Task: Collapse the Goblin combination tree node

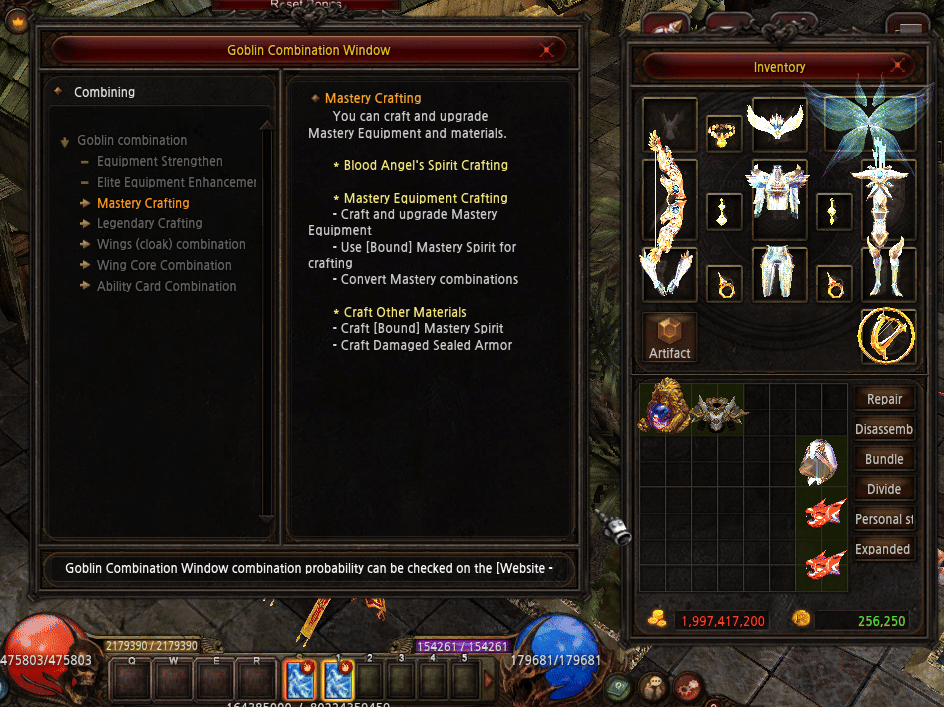Action: coord(66,141)
